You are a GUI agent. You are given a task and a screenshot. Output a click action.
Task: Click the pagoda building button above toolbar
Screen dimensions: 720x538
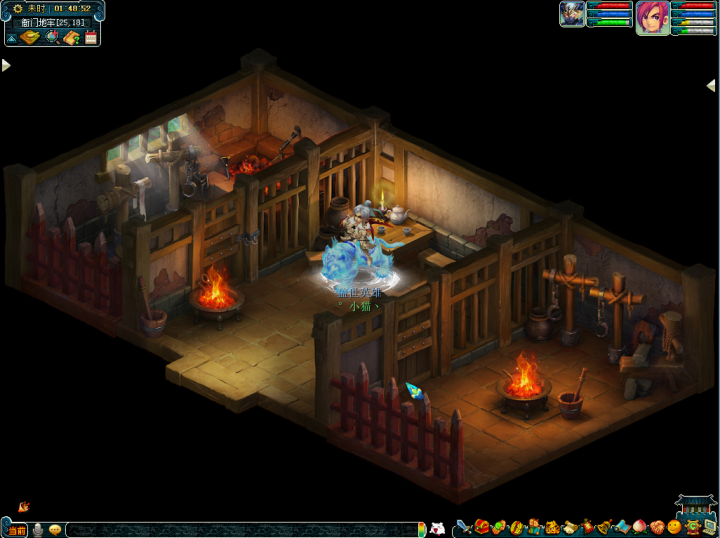click(695, 506)
